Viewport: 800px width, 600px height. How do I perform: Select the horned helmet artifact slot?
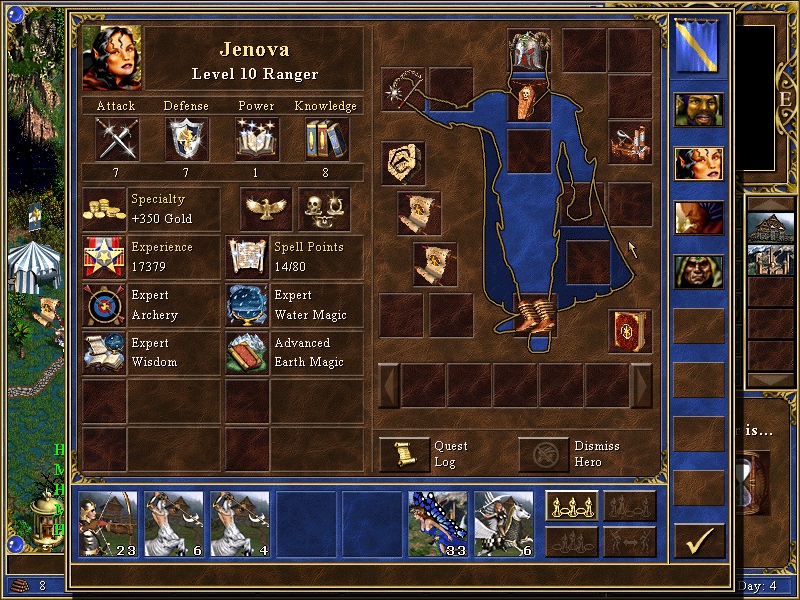pyautogui.click(x=529, y=50)
